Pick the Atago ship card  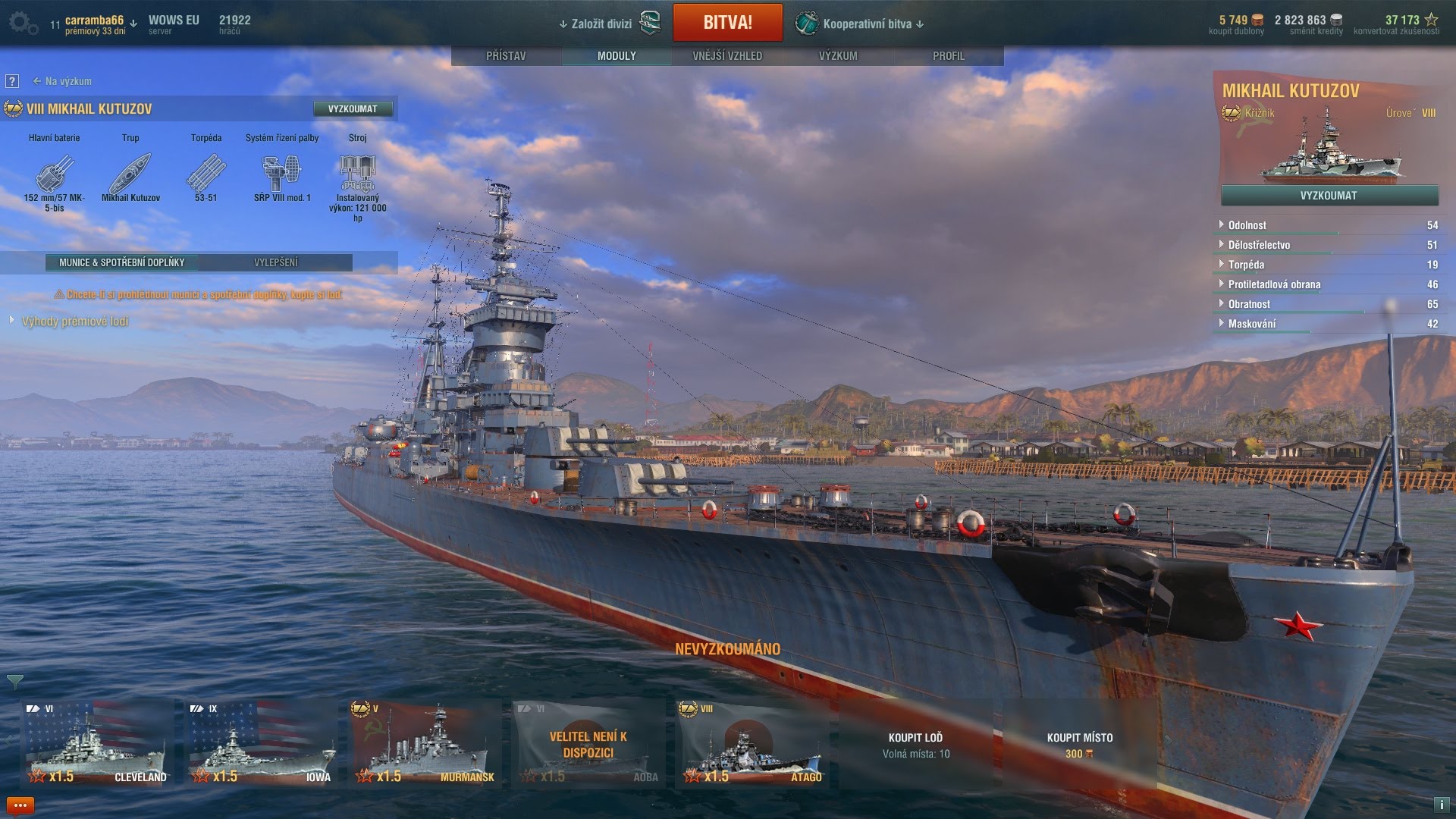click(752, 743)
